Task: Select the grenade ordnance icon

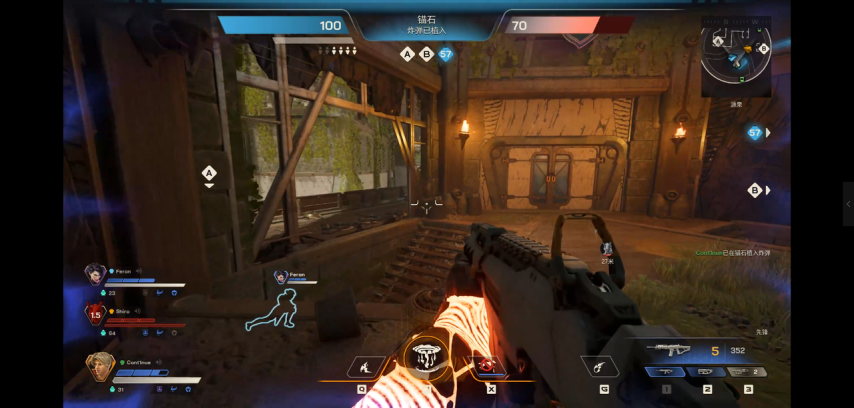Action: 602,367
